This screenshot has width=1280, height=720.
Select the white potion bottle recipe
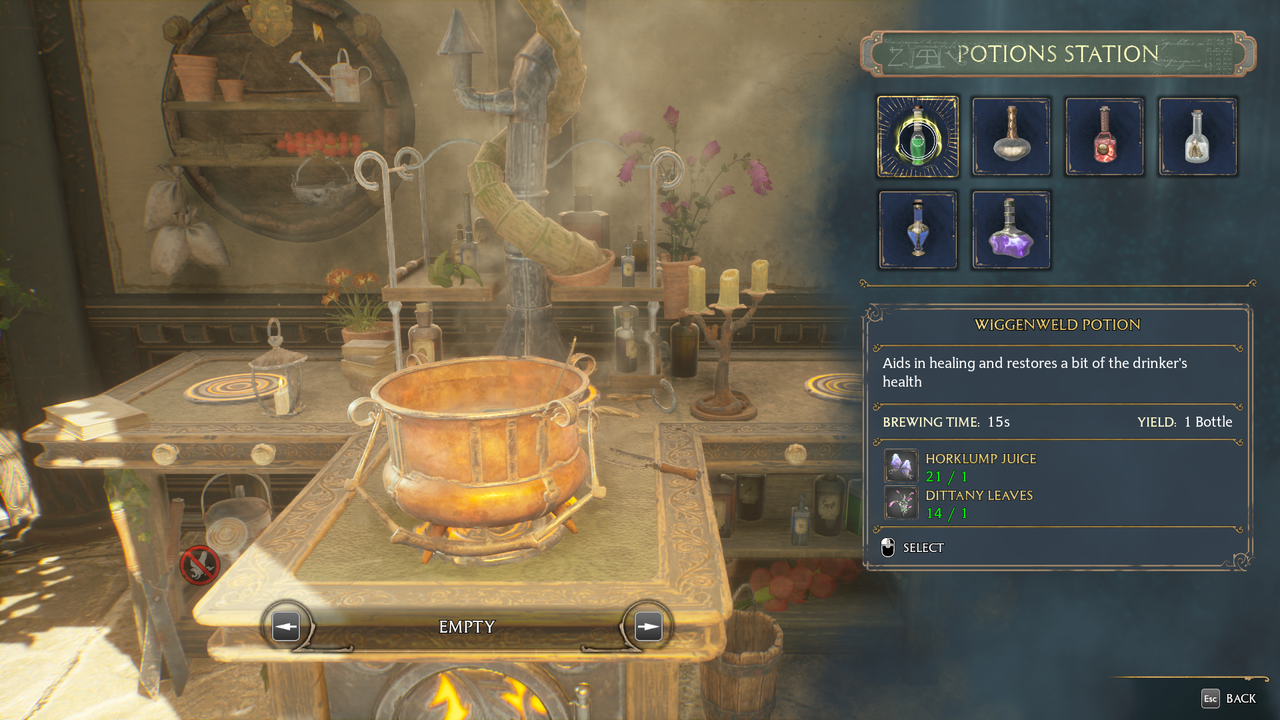click(1197, 136)
